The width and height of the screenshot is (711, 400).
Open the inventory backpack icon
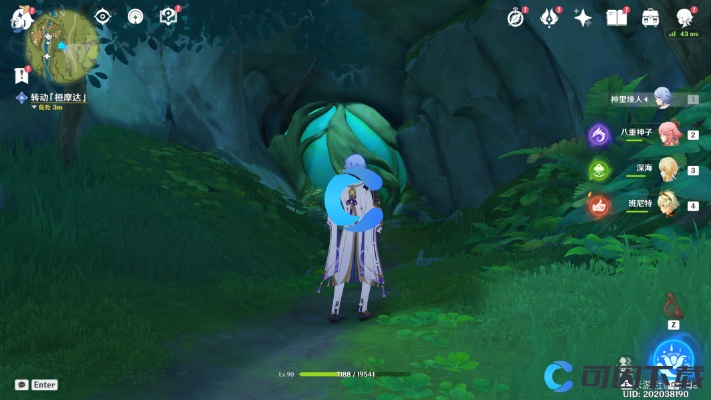[x=650, y=18]
